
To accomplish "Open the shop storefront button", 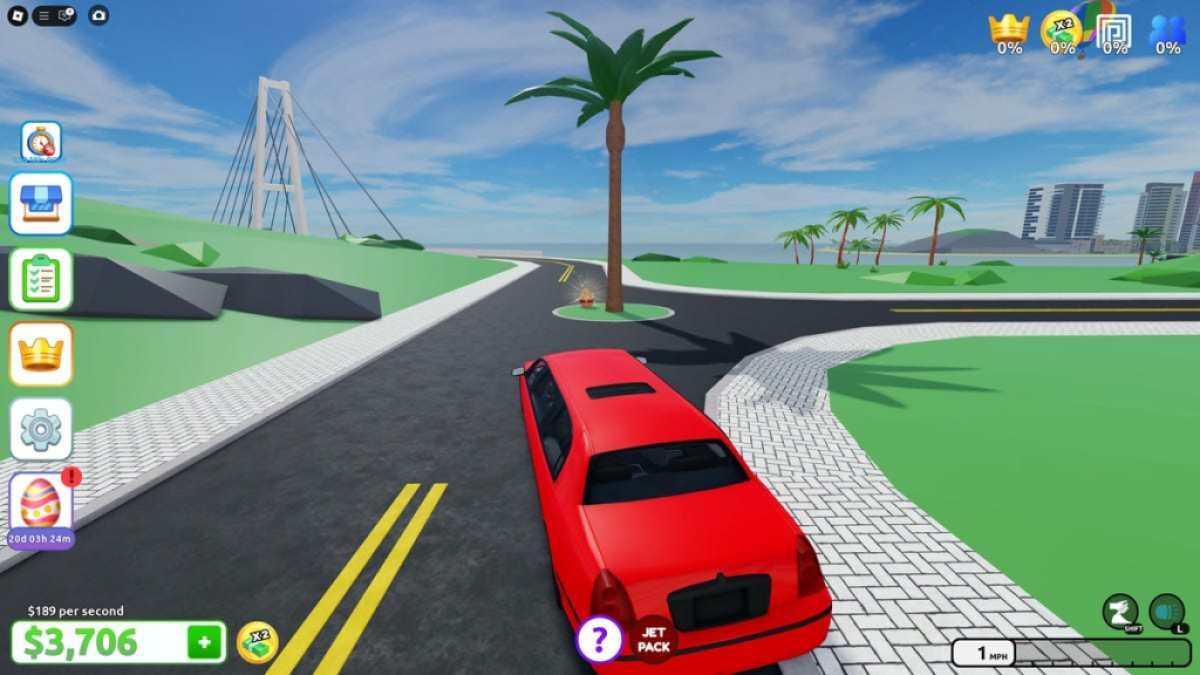I will pyautogui.click(x=41, y=203).
